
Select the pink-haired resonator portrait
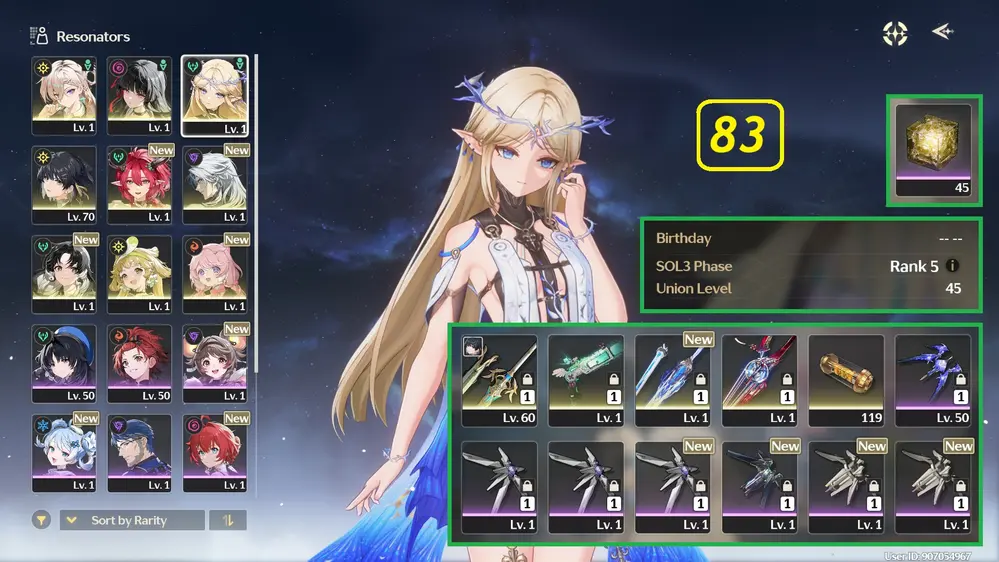click(x=215, y=274)
